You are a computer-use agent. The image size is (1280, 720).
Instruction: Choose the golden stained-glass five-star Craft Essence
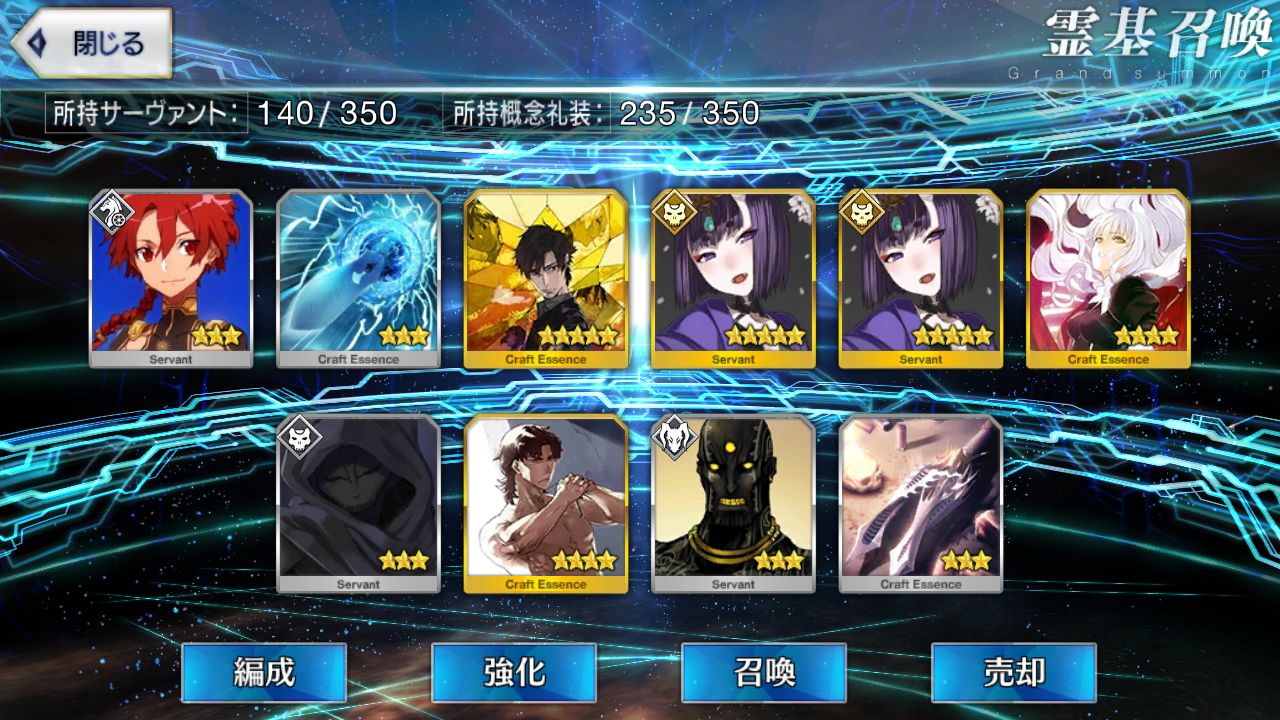click(x=546, y=278)
